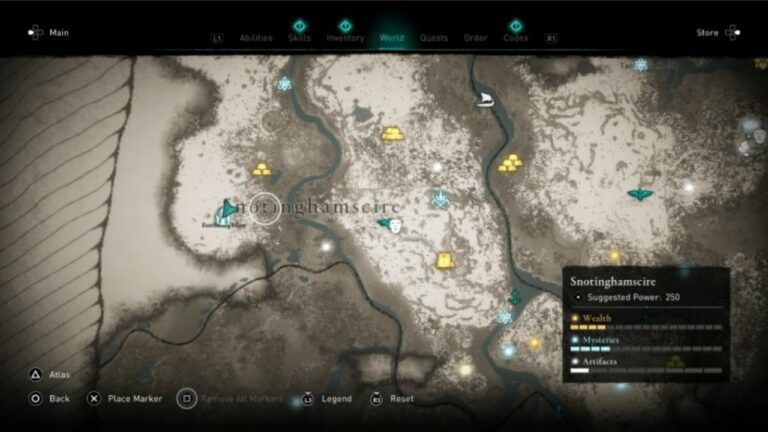Open the Store
The image size is (768, 432).
tap(717, 33)
